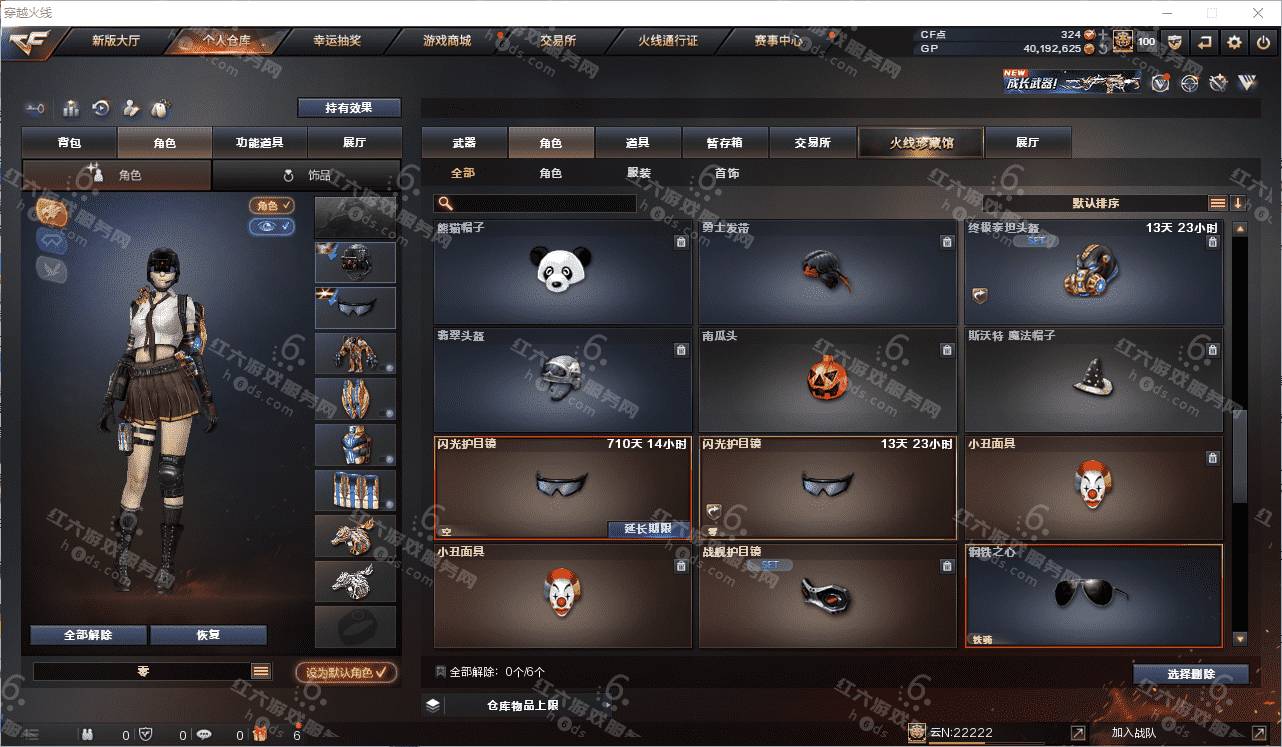Click the 选择删除 button
This screenshot has height=747, width=1282.
tap(1190, 674)
